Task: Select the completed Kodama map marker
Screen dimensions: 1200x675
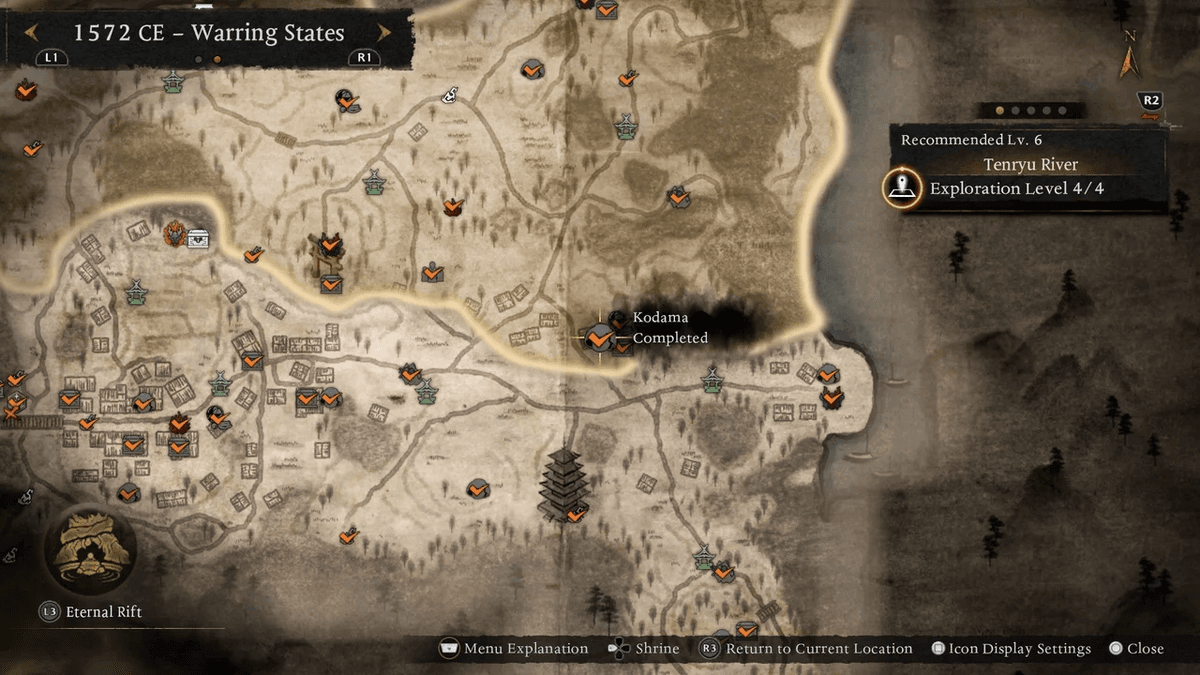Action: [x=599, y=339]
